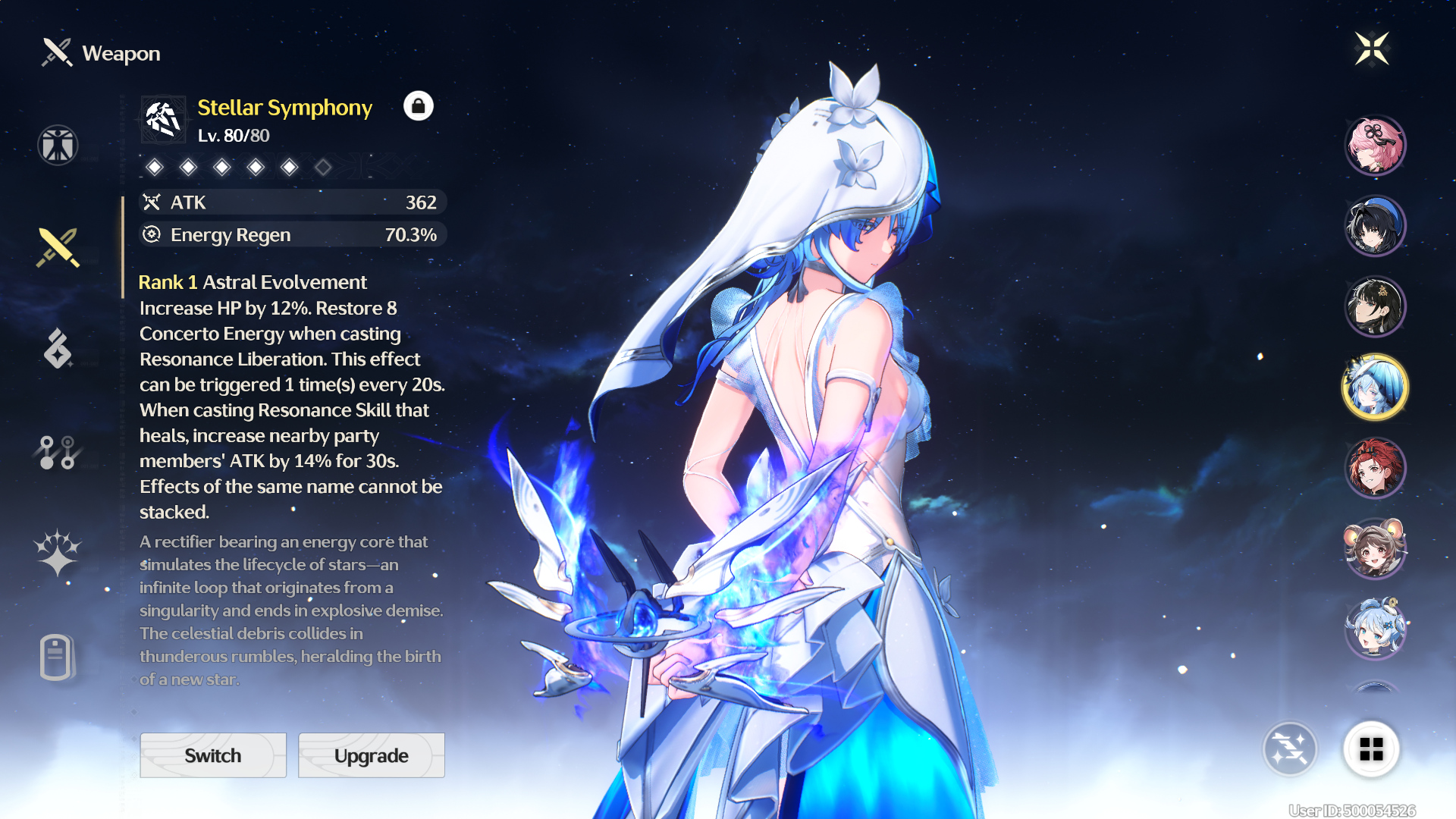Switch to the Echoes diamond tab
This screenshot has width=1456, height=819.
[58, 349]
